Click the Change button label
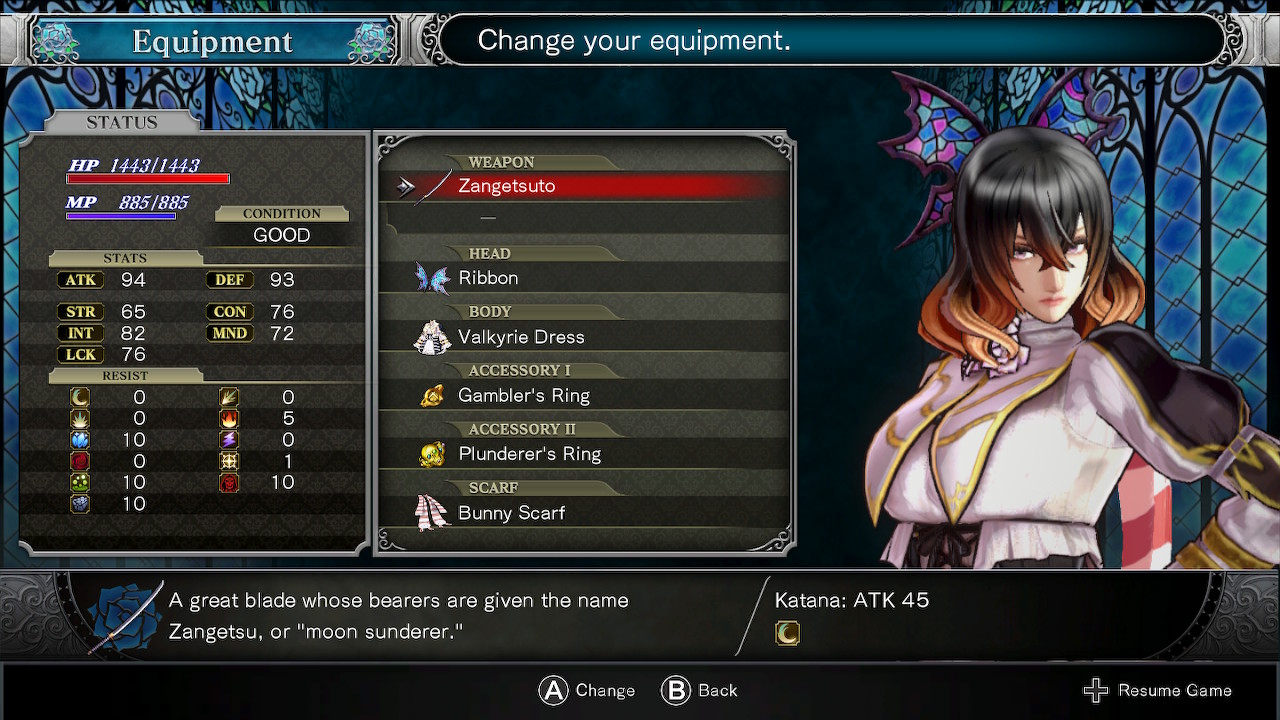Viewport: 1280px width, 720px height. [604, 690]
